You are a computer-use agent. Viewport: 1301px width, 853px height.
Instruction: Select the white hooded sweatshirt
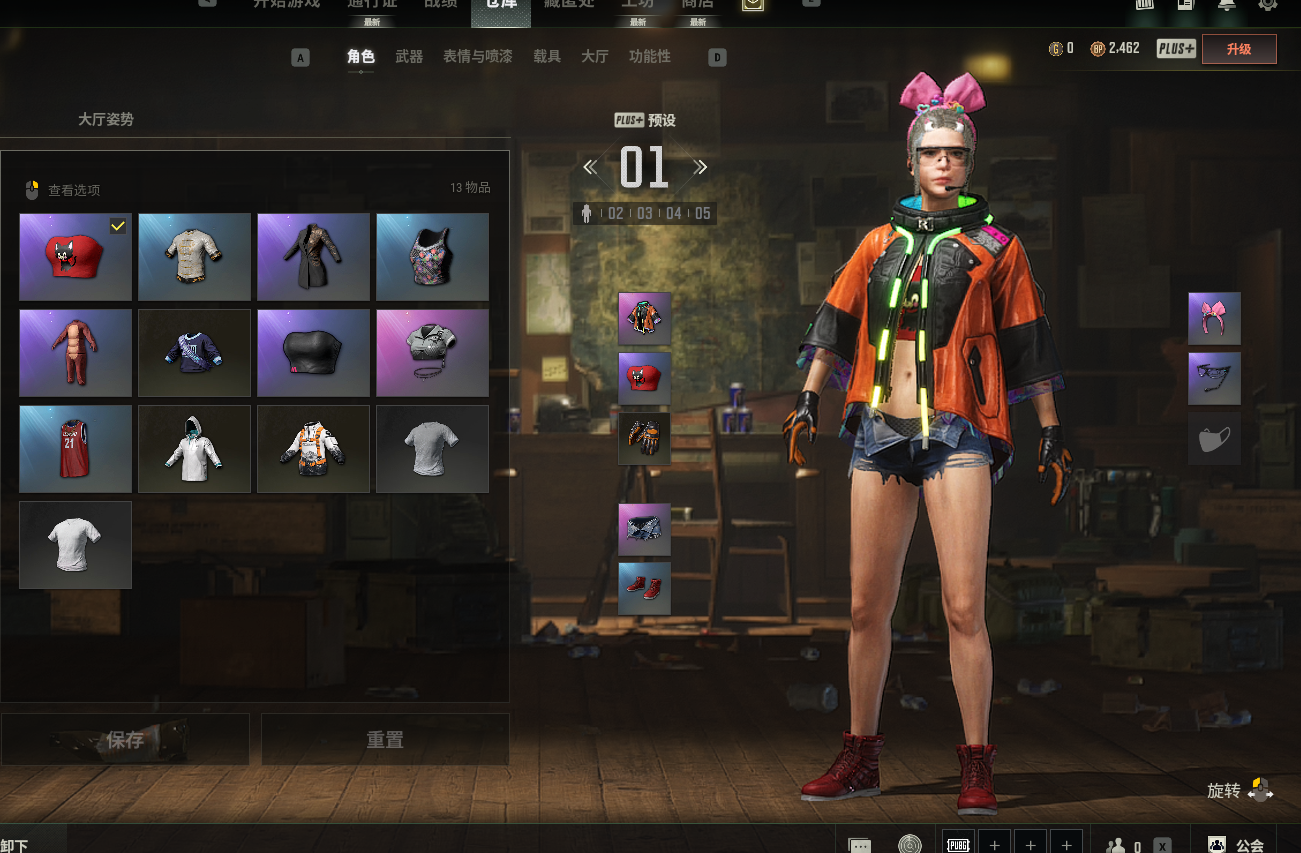coord(194,449)
